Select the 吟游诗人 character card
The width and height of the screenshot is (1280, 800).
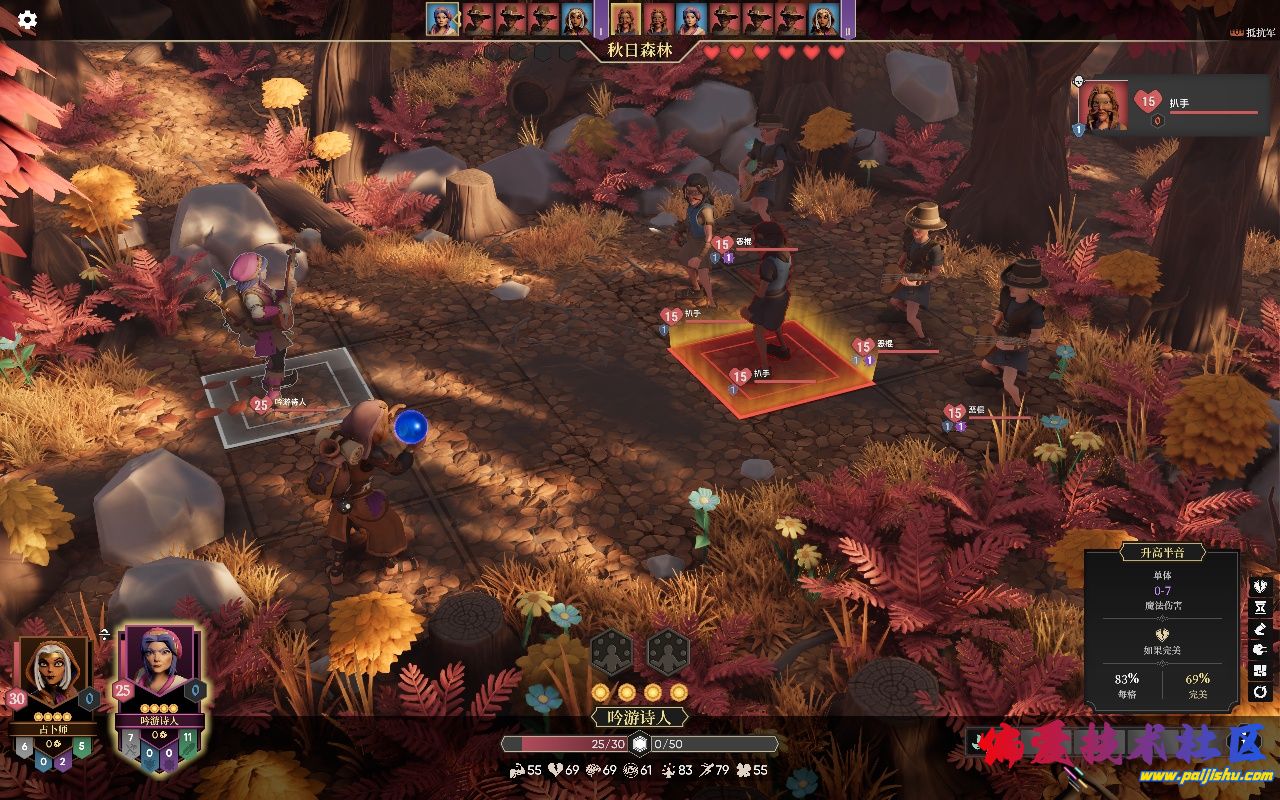click(x=158, y=672)
